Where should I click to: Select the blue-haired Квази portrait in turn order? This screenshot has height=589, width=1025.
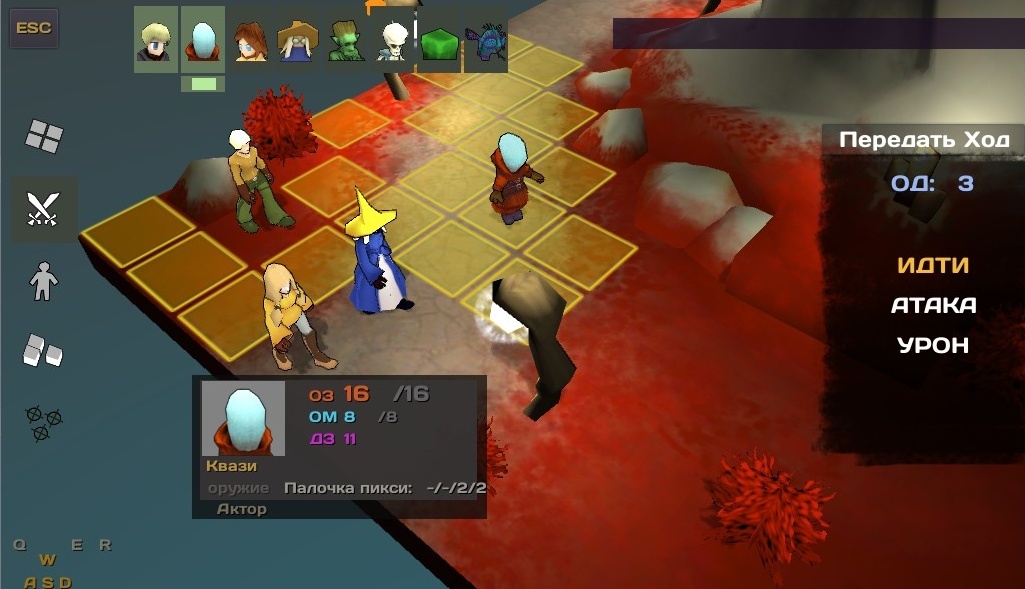point(203,40)
